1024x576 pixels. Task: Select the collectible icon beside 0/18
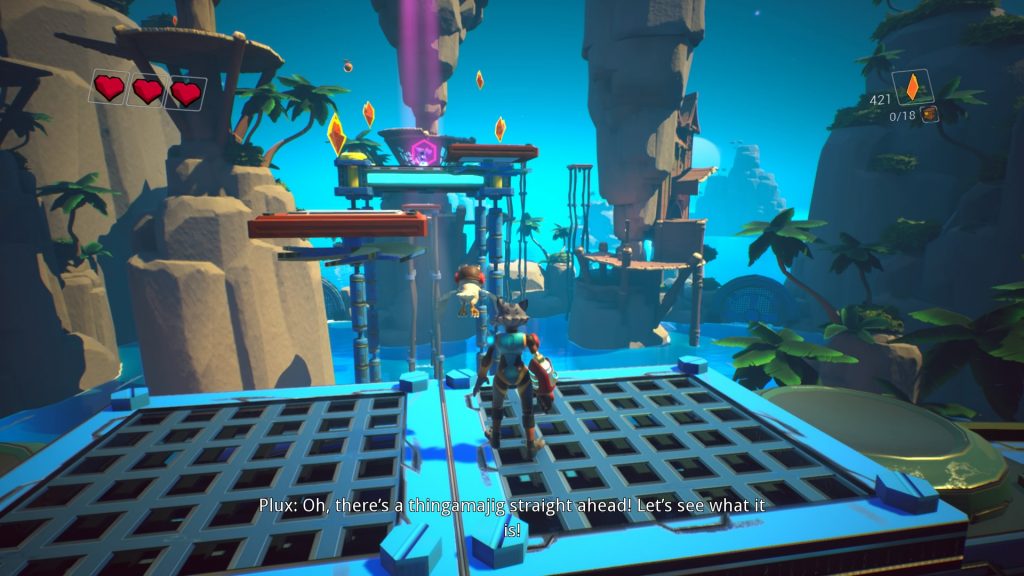[930, 115]
